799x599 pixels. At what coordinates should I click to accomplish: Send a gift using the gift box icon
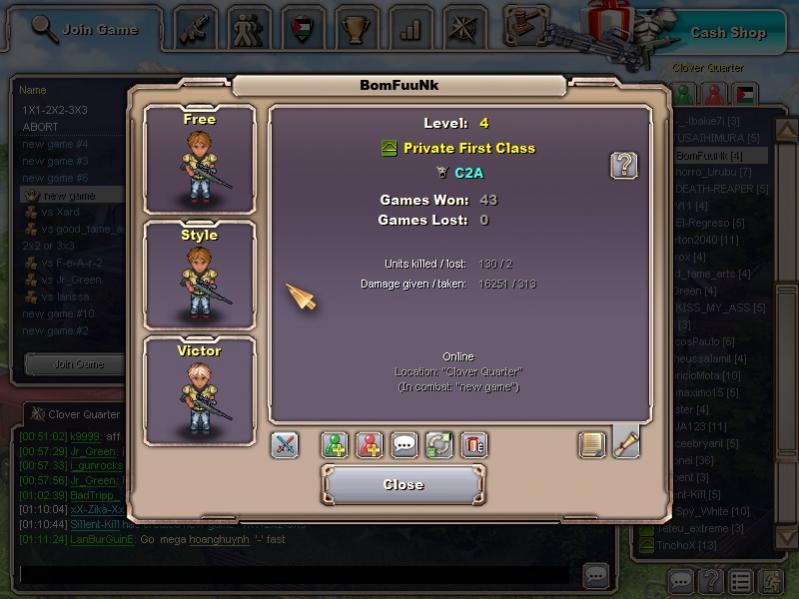point(474,445)
